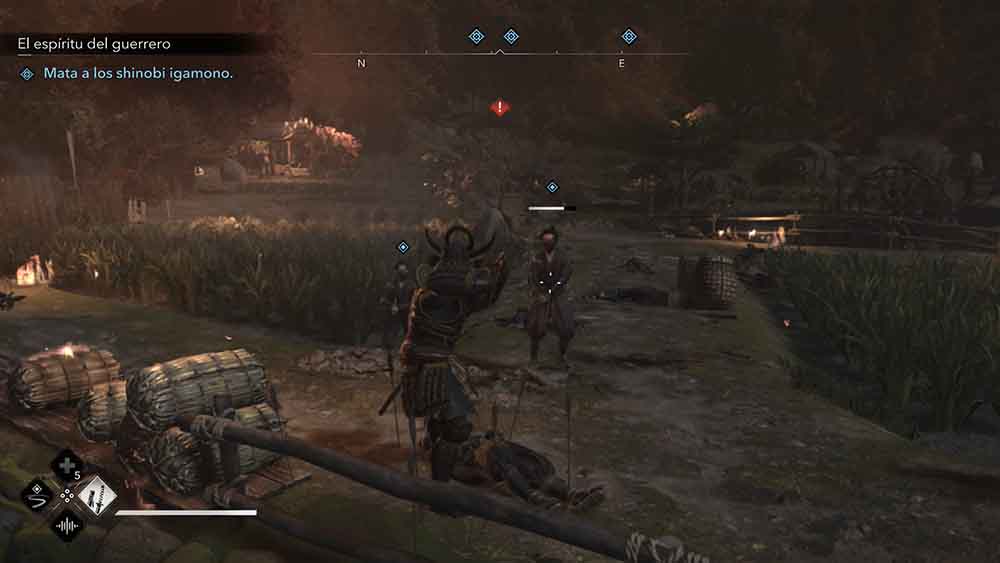The width and height of the screenshot is (1000, 563).
Task: Select the blue target marker above the enemy health bar
Action: (x=552, y=187)
